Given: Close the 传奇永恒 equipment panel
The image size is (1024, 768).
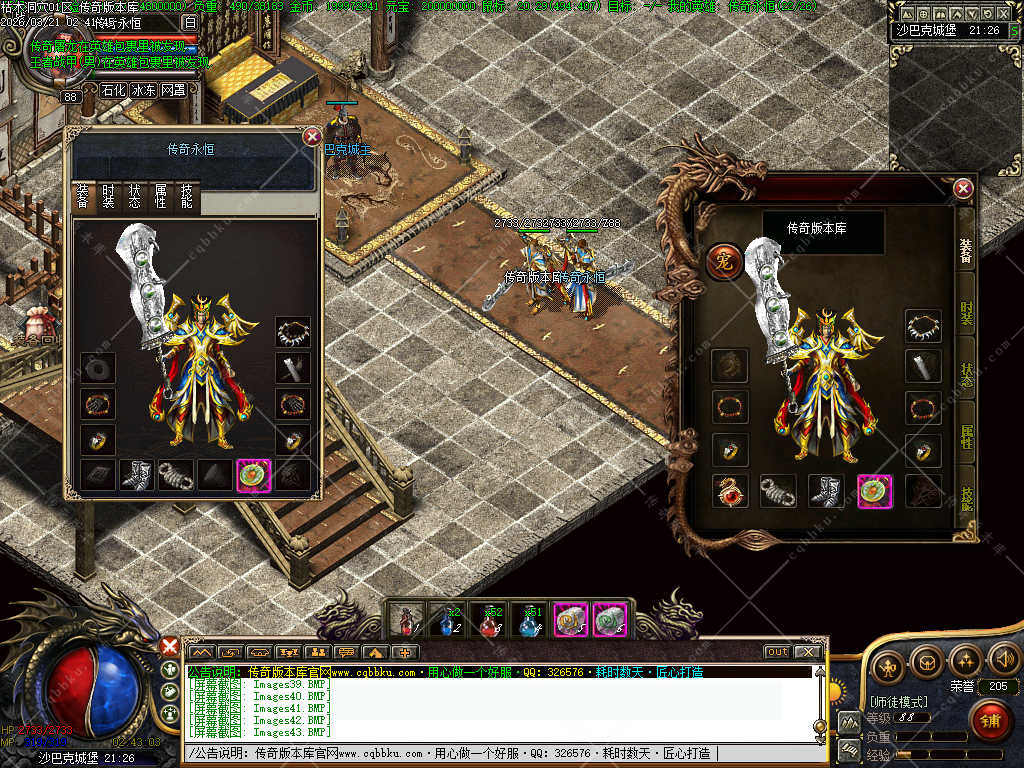Looking at the screenshot, I should click(x=312, y=137).
